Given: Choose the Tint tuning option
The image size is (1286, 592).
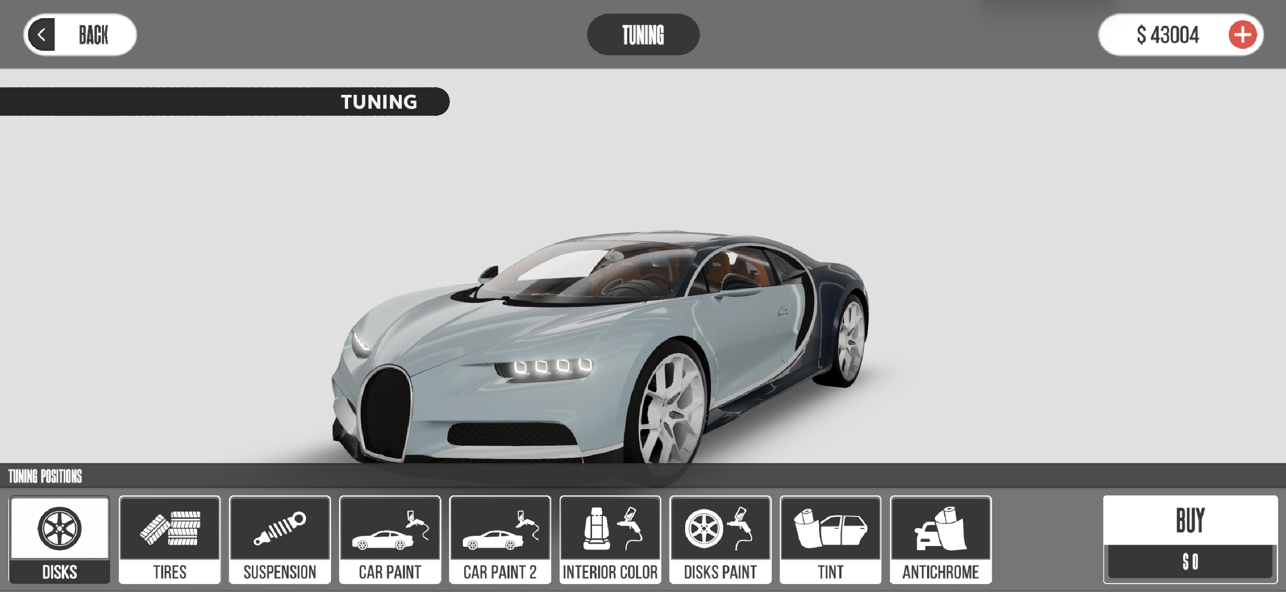Looking at the screenshot, I should pos(830,540).
